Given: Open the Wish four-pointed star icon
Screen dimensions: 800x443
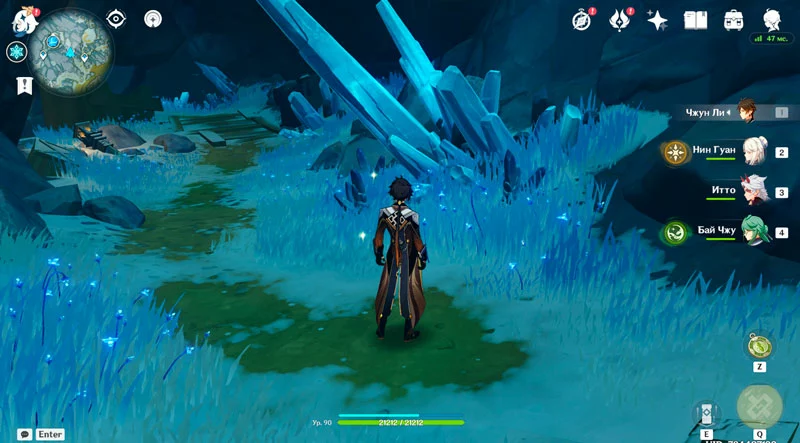Looking at the screenshot, I should point(657,19).
